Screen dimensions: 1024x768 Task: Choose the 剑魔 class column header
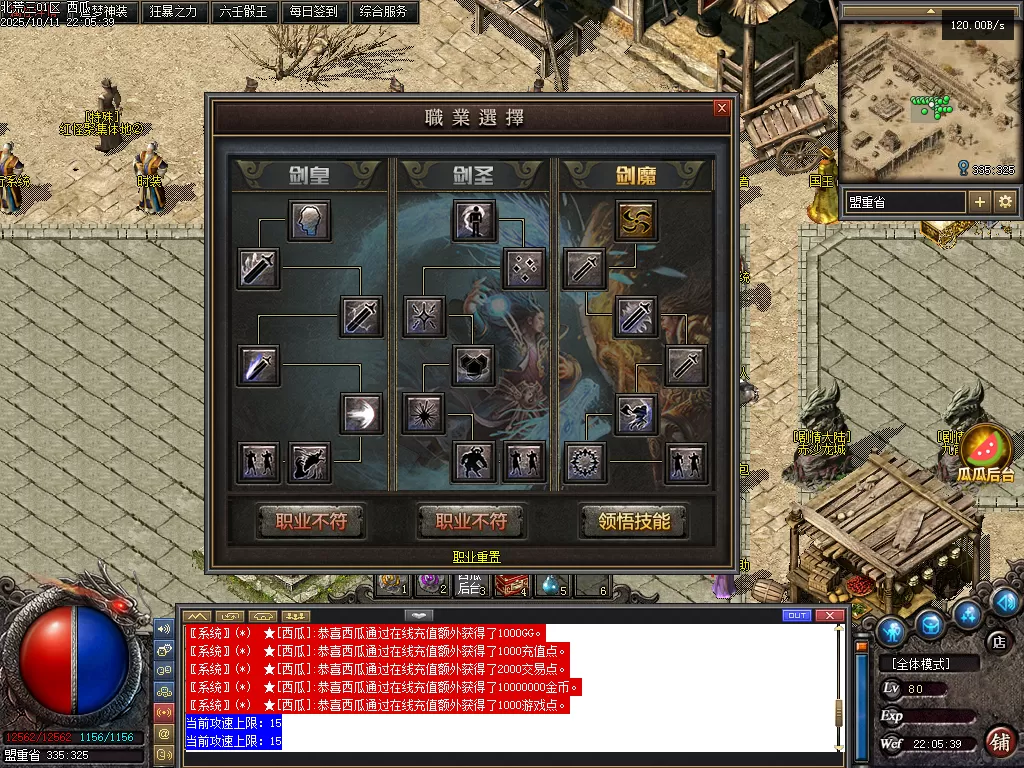coord(635,176)
